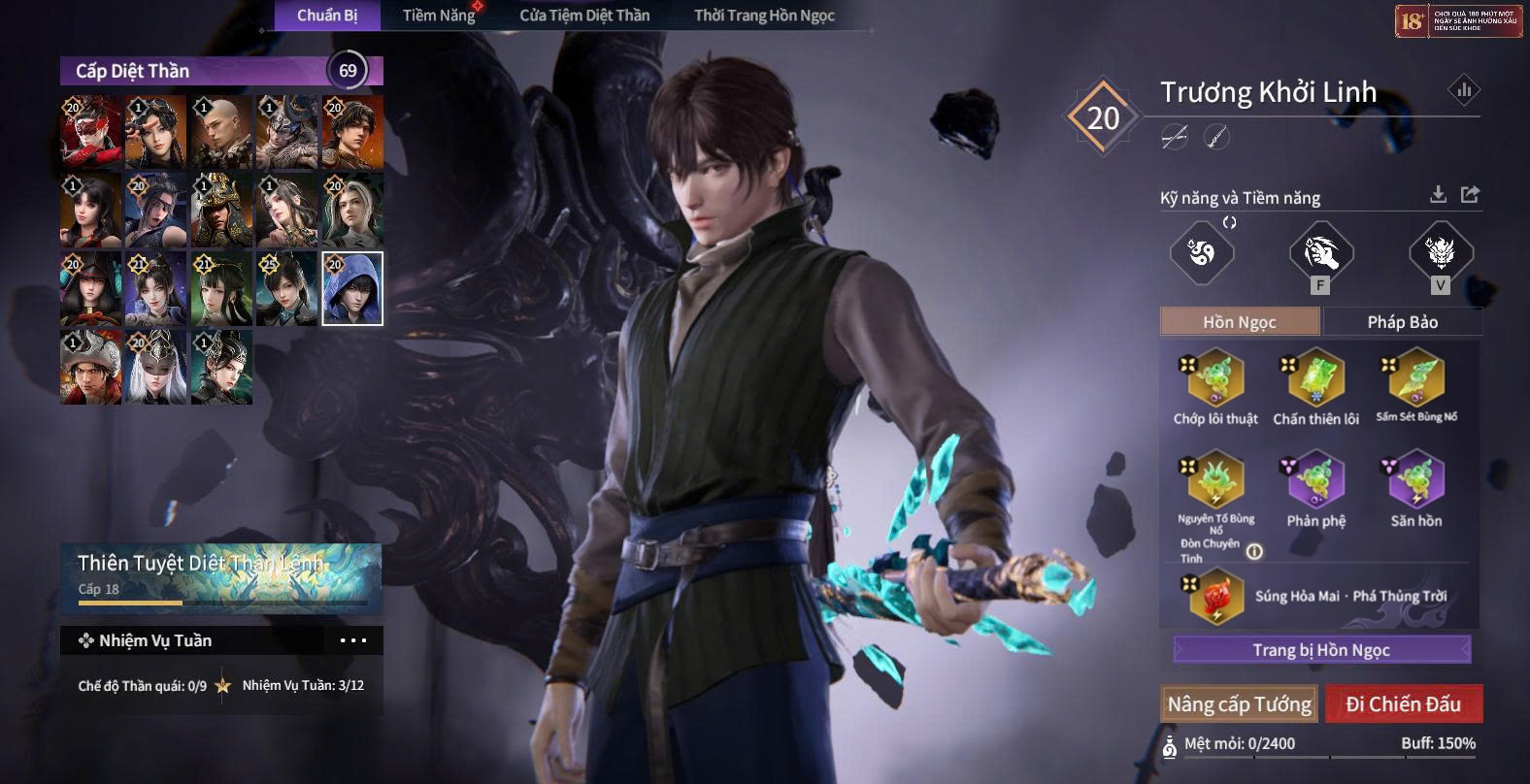Open the Cửa Tiệm Diệt Thần tab
This screenshot has width=1530, height=784.
pos(584,16)
